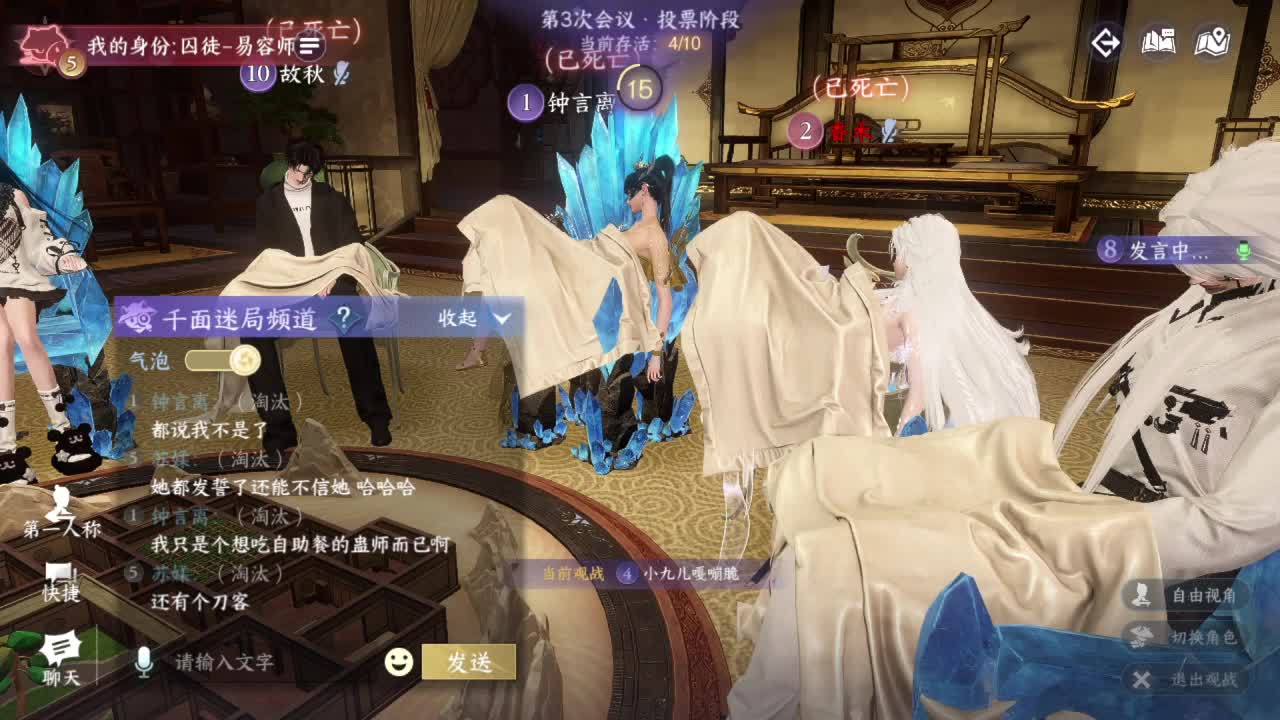Click the muted microphone icon on player 2

886,128
